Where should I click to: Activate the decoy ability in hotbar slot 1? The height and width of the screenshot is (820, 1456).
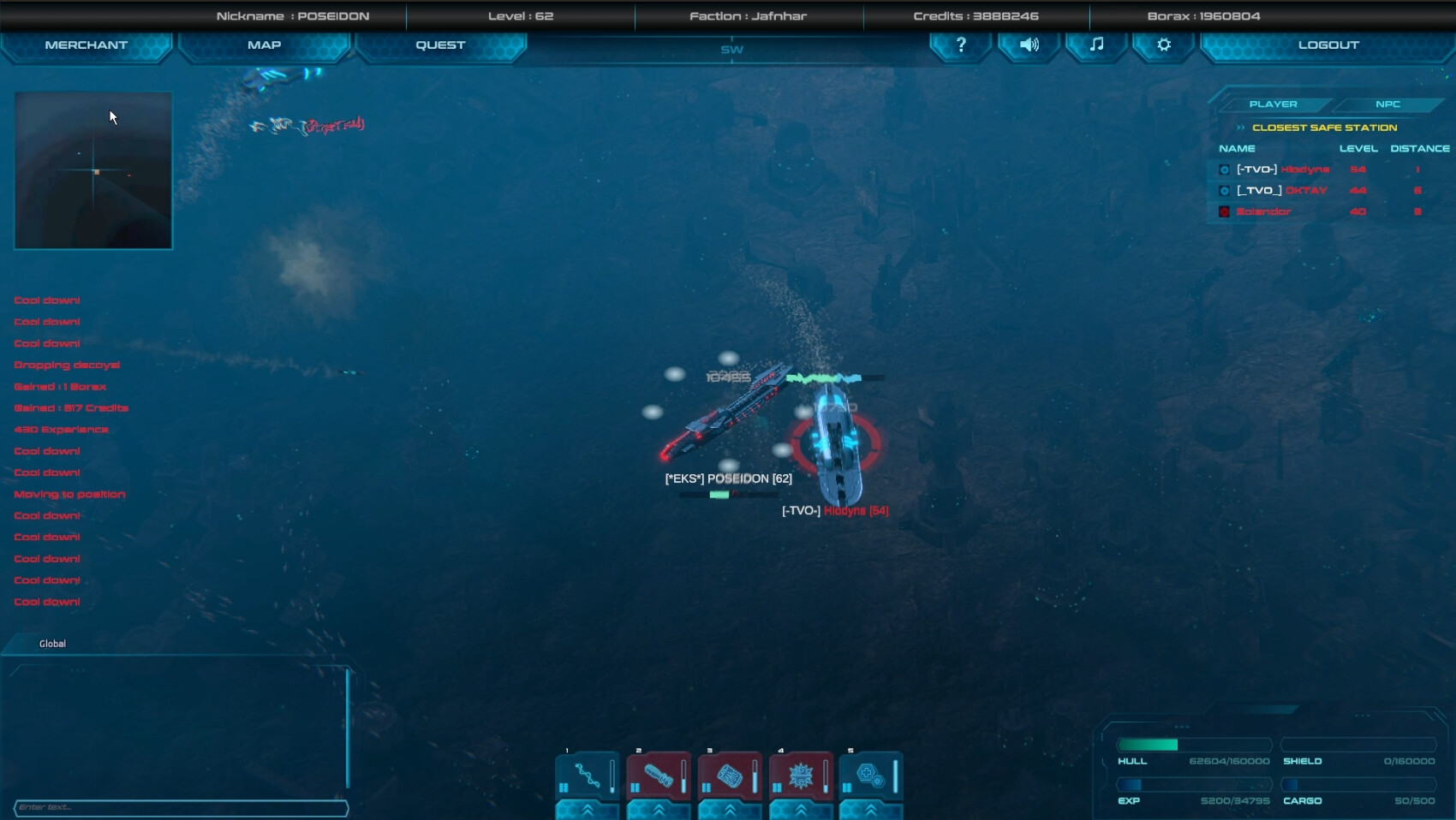coord(587,775)
